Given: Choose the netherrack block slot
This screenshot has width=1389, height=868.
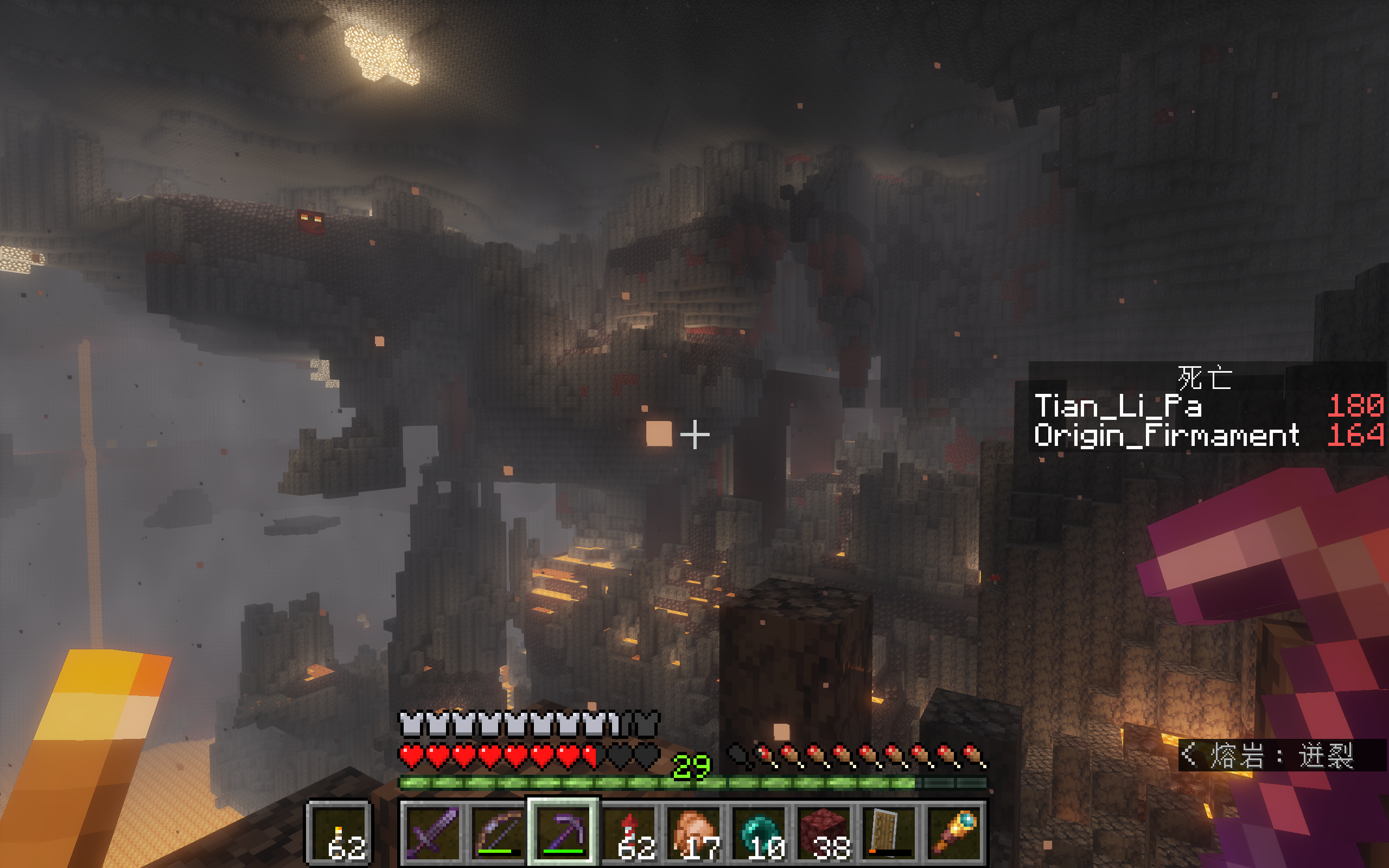Looking at the screenshot, I should (x=824, y=832).
